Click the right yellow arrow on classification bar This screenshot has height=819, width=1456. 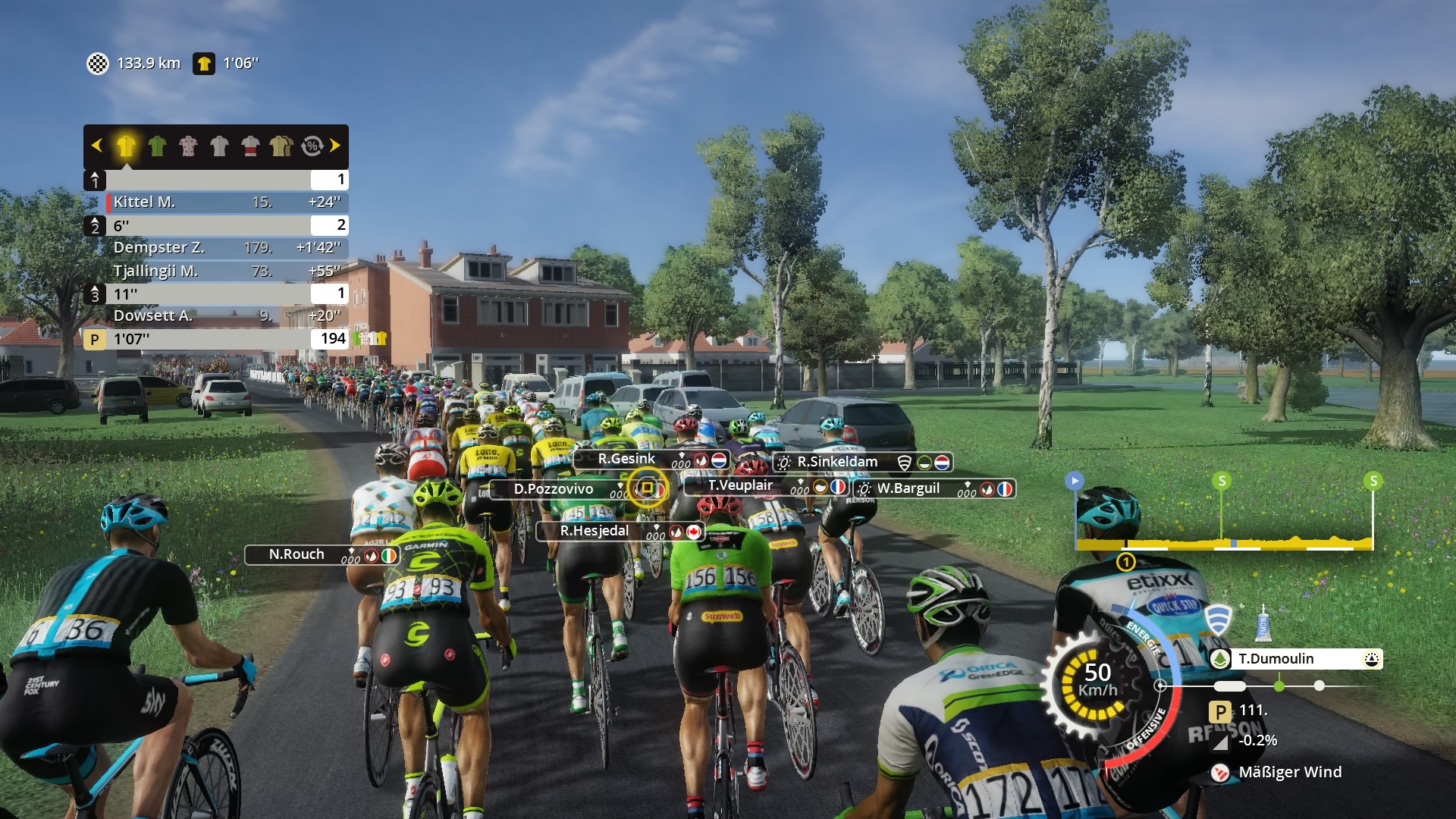pyautogui.click(x=335, y=145)
